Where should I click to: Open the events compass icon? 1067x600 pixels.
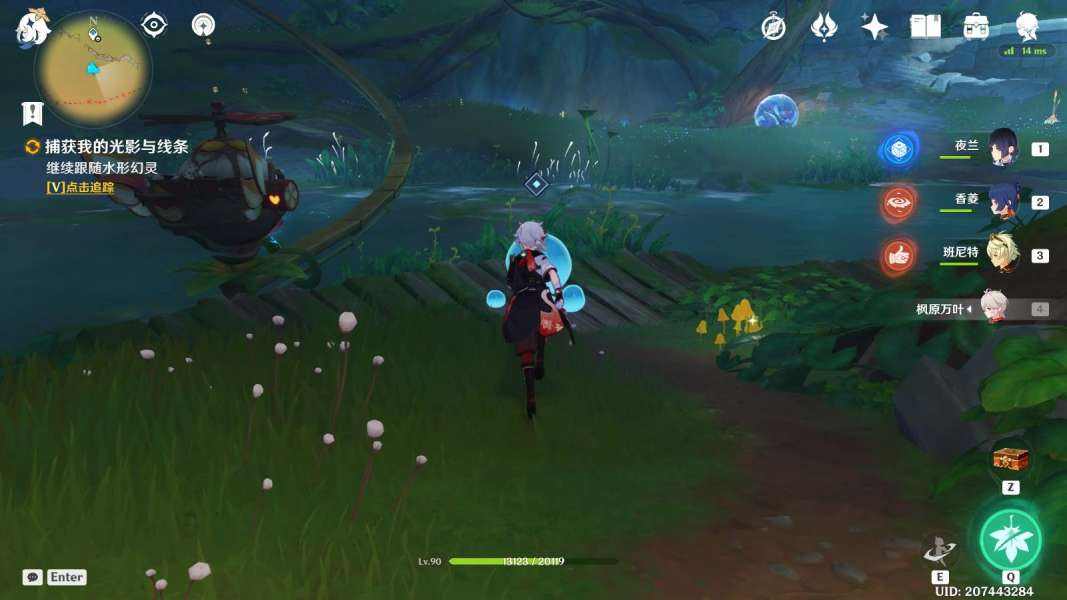point(774,27)
